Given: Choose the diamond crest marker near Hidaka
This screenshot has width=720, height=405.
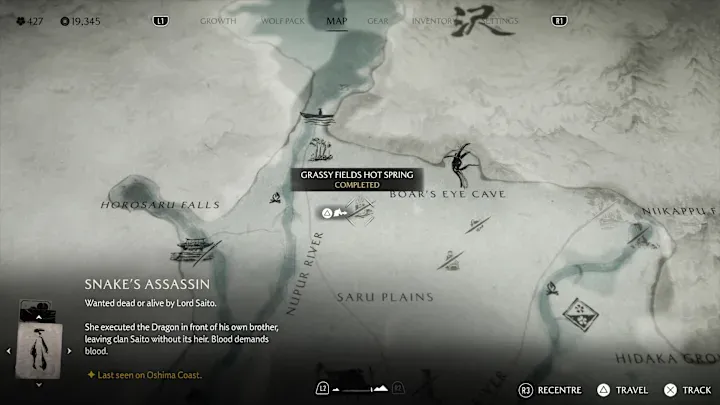Looking at the screenshot, I should pos(577,317).
